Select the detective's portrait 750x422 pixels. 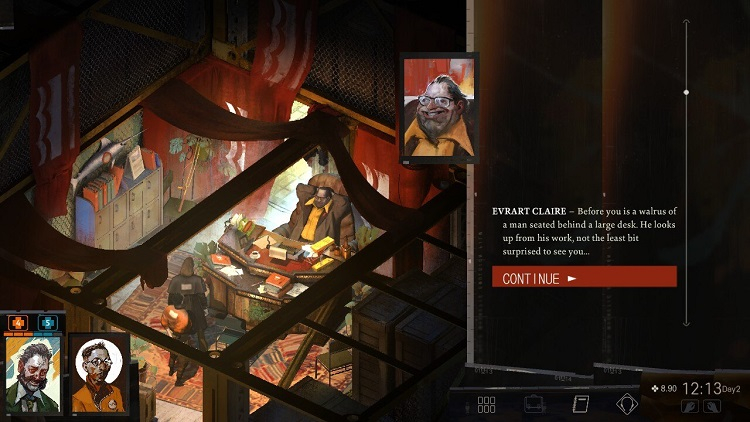(32, 374)
